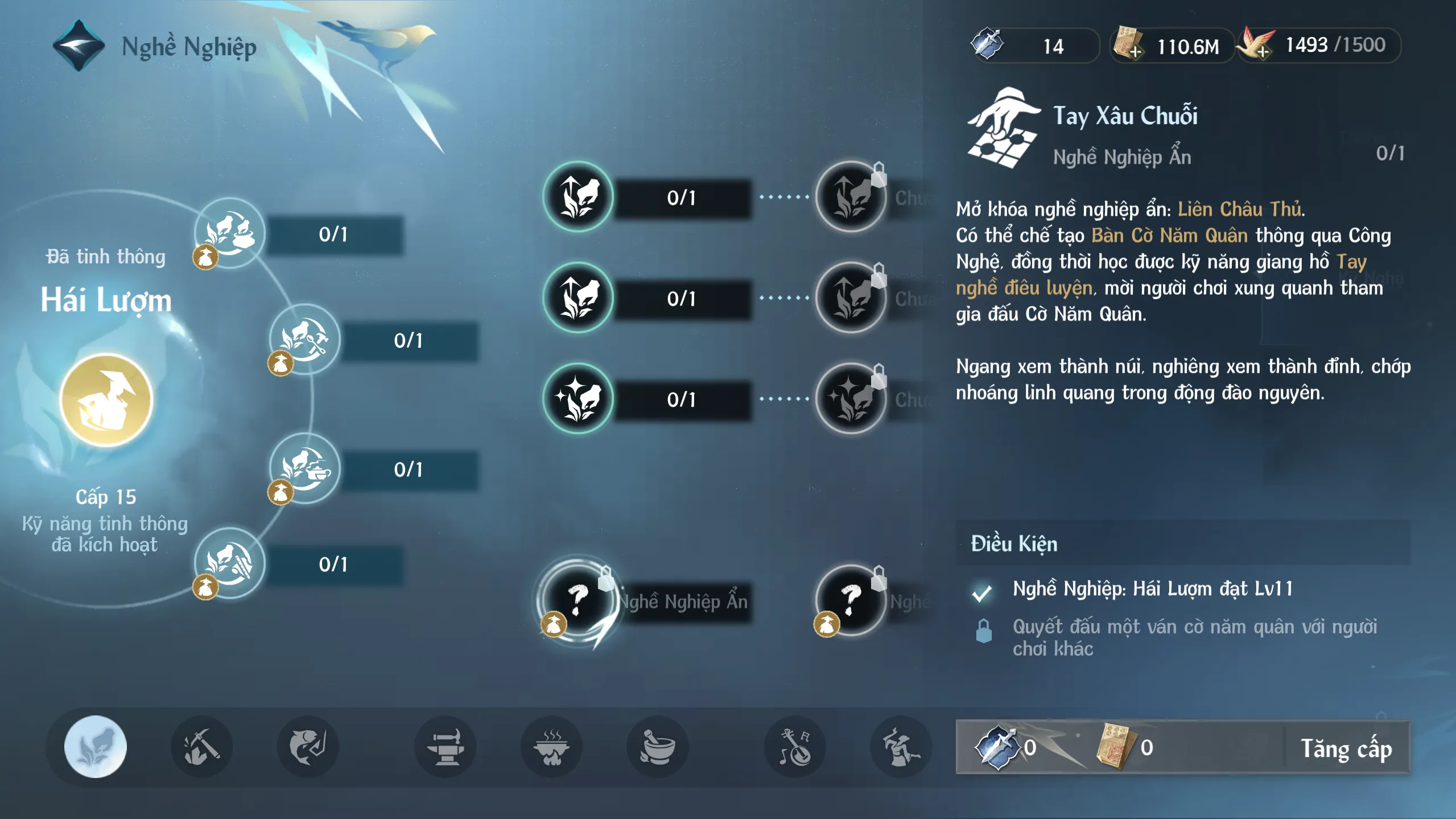Open the fishing profession tab

pyautogui.click(x=308, y=747)
